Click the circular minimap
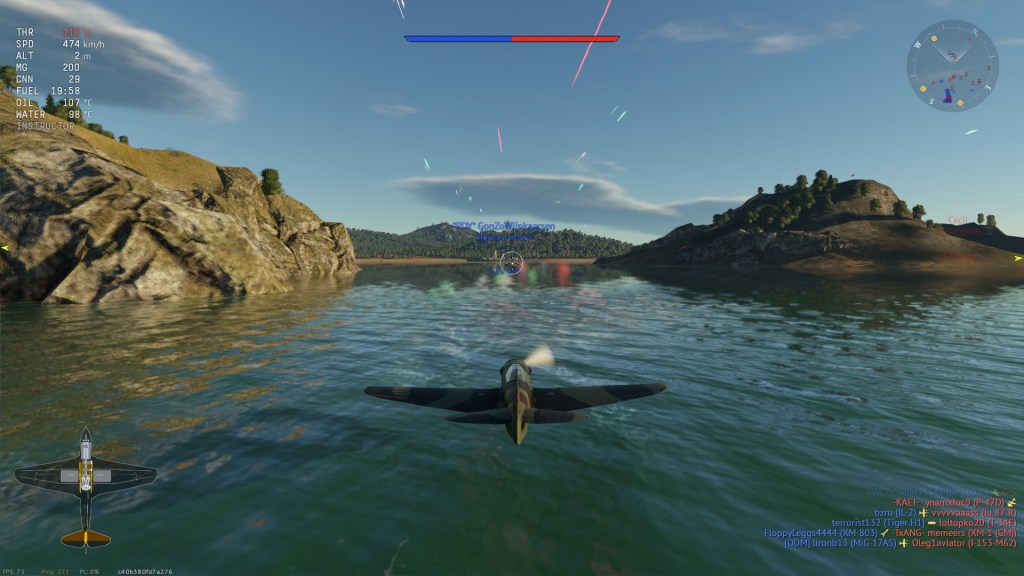 952,66
